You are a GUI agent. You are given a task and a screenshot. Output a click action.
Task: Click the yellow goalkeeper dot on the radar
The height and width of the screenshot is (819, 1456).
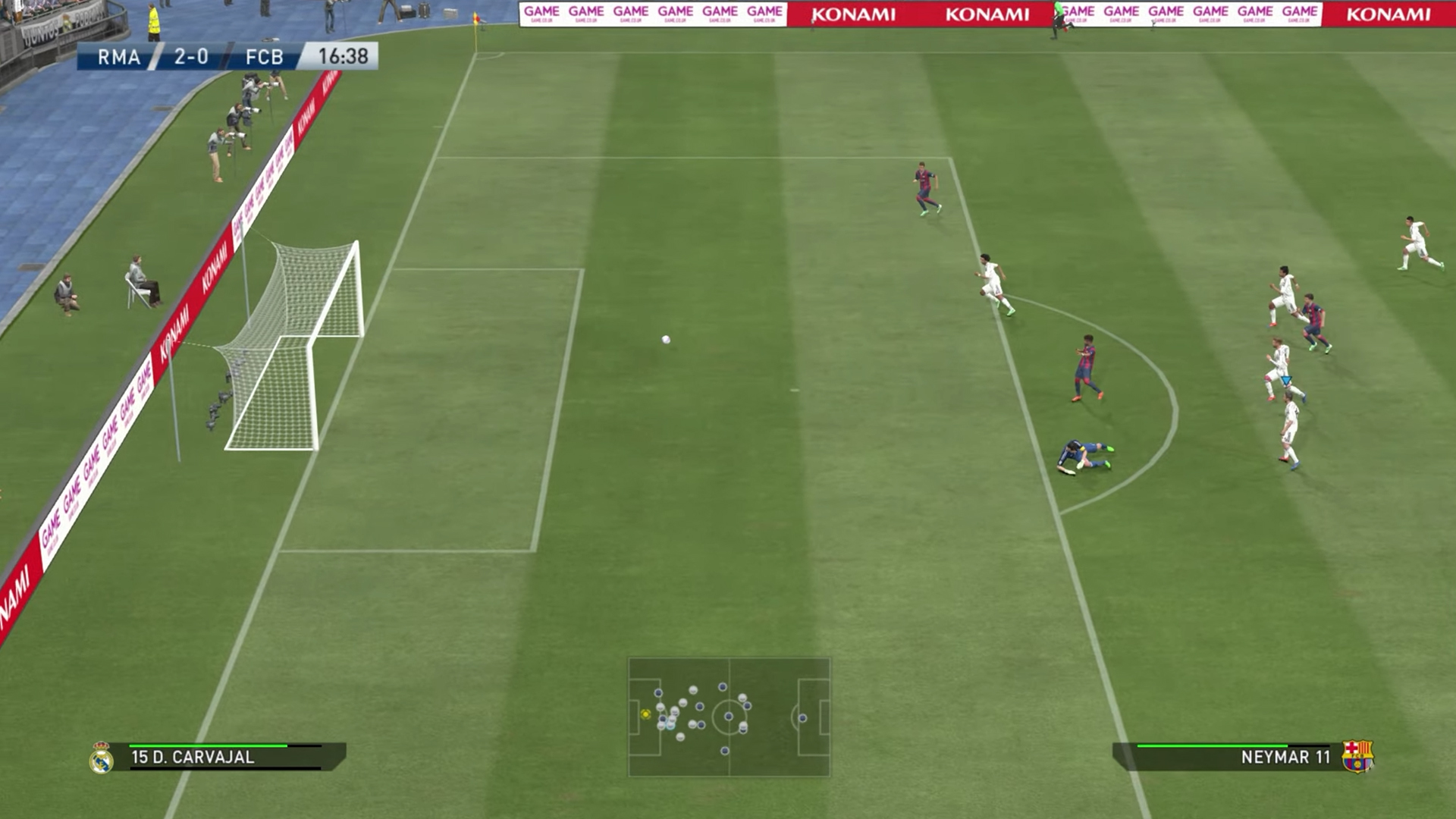click(x=645, y=714)
